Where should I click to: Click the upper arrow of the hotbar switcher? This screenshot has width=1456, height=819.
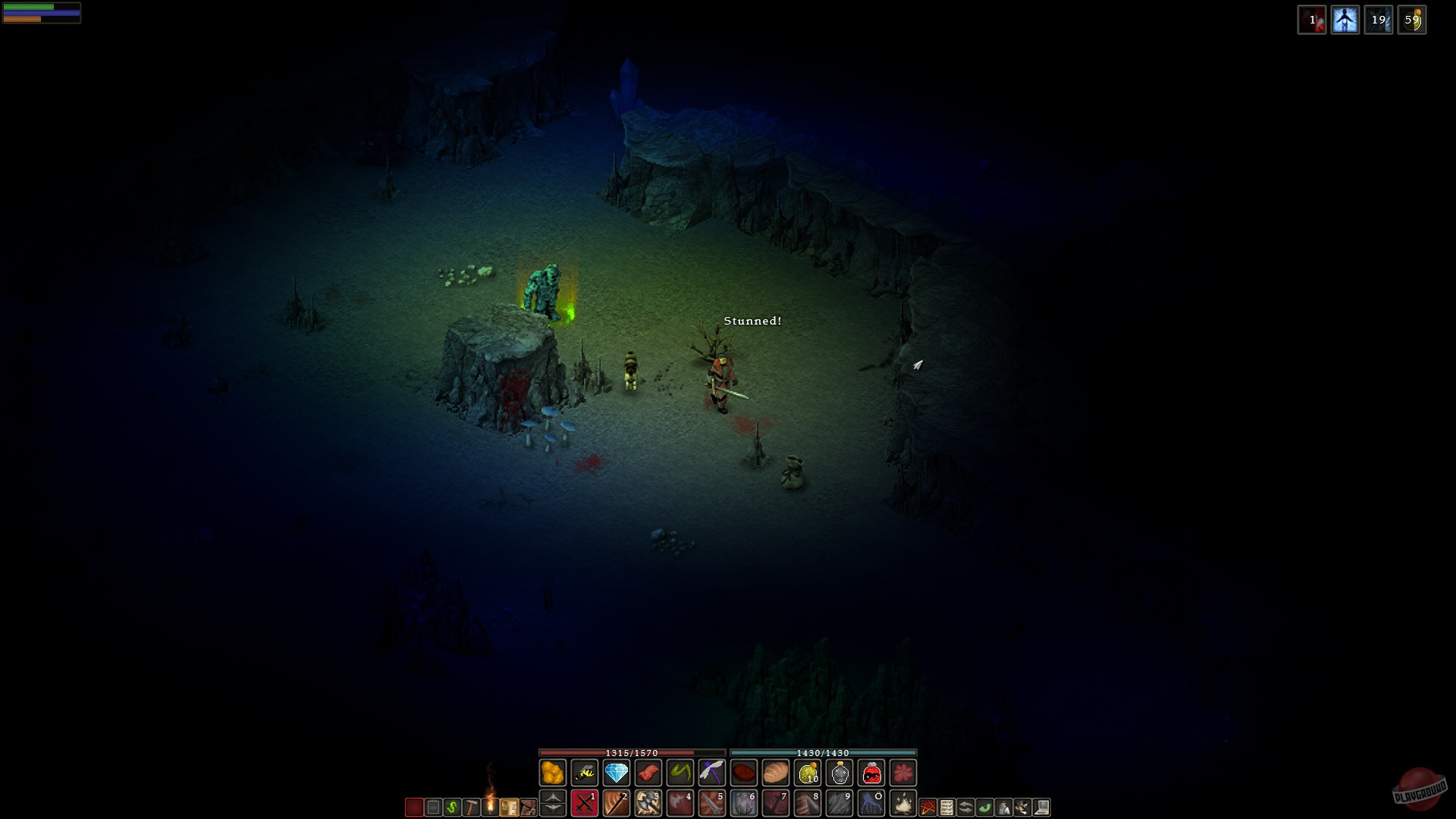[553, 797]
